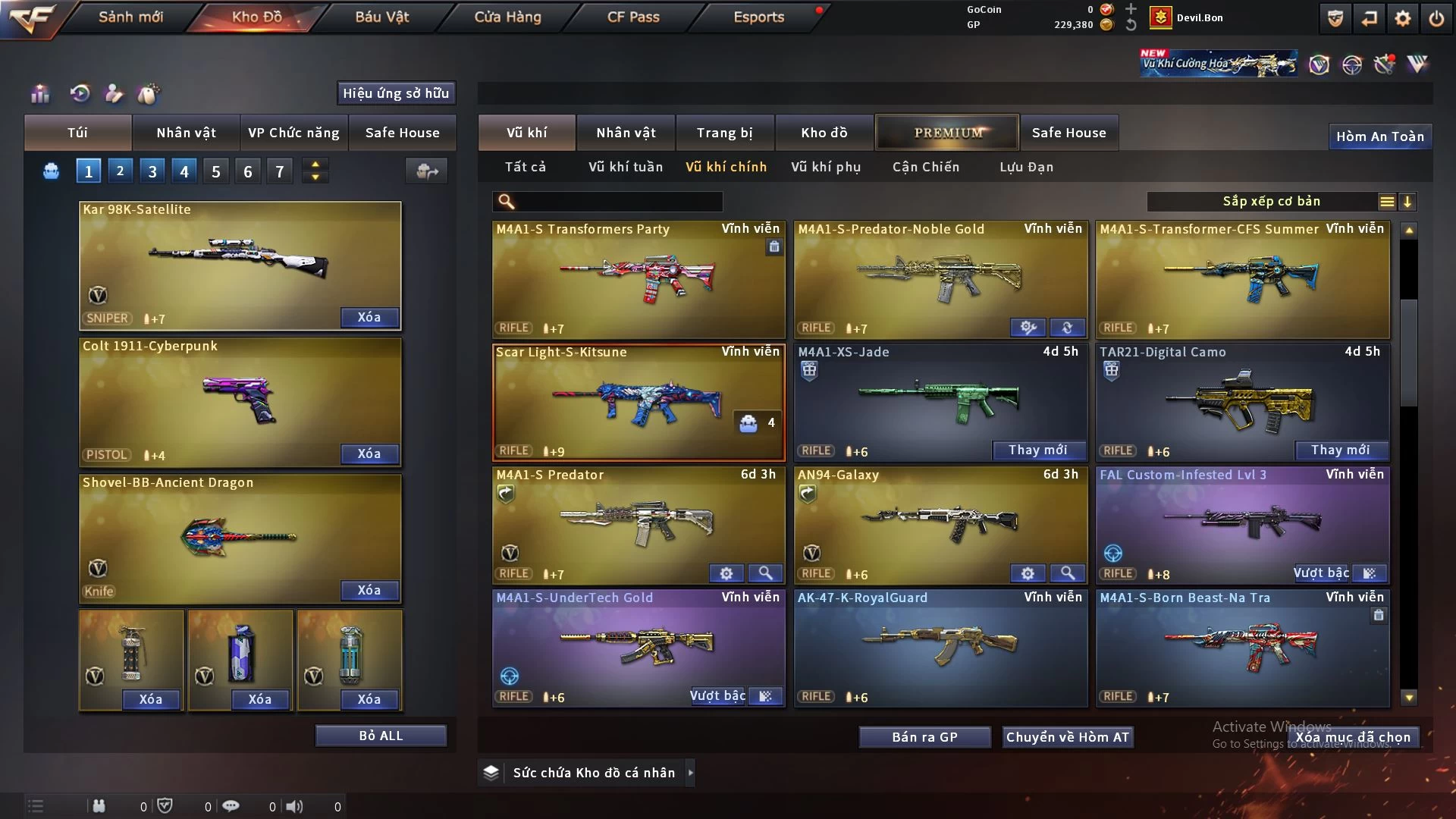The width and height of the screenshot is (1456, 819).
Task: Filter by Vũ khí phụ weapons
Action: (826, 167)
